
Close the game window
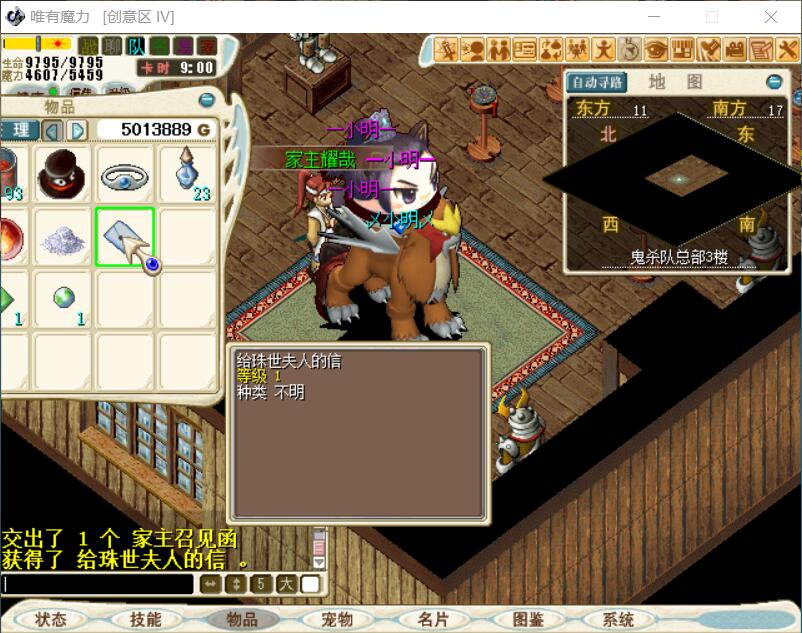pyautogui.click(x=771, y=17)
